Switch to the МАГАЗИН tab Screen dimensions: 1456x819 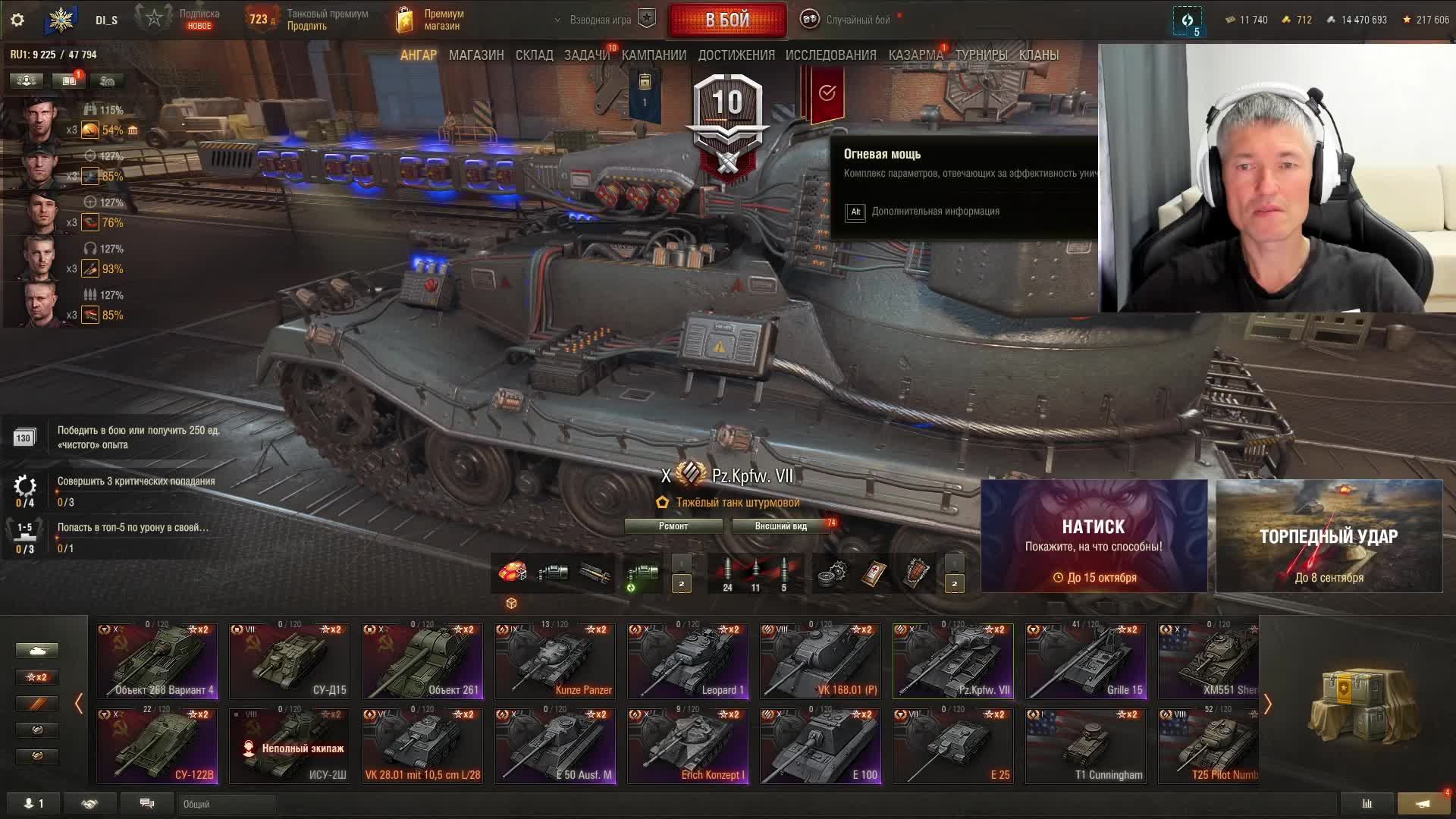coord(476,55)
